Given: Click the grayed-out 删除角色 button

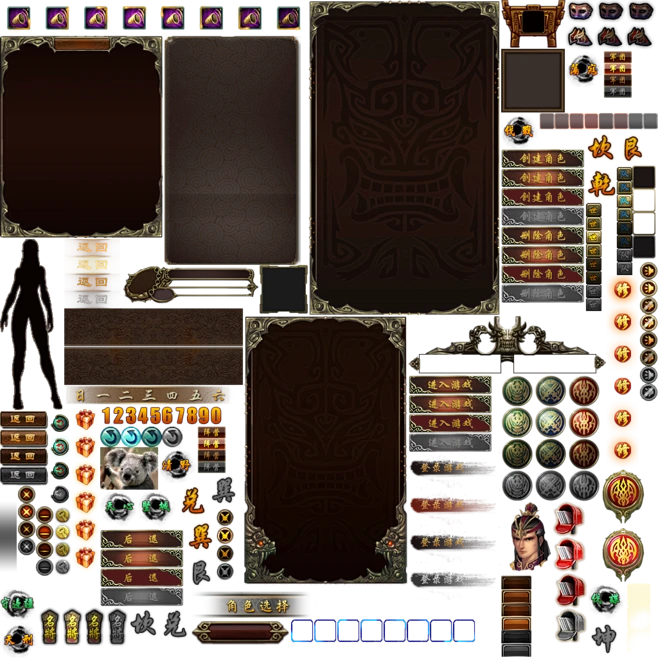Looking at the screenshot, I should 542,293.
